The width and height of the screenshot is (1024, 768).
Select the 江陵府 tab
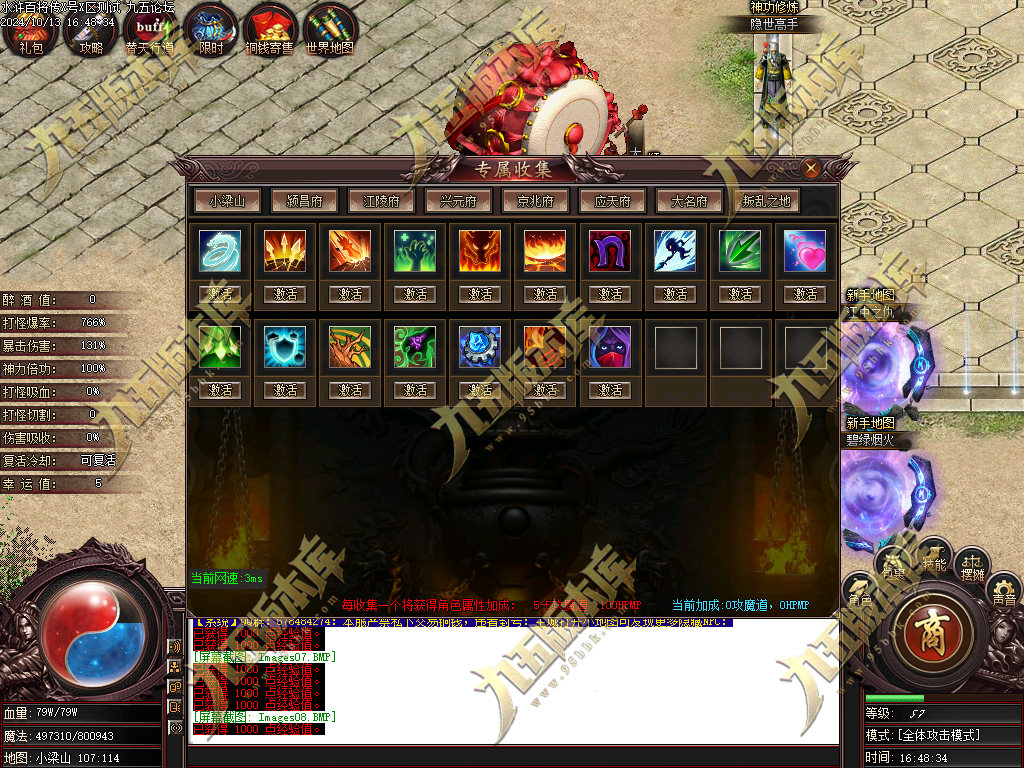[381, 201]
